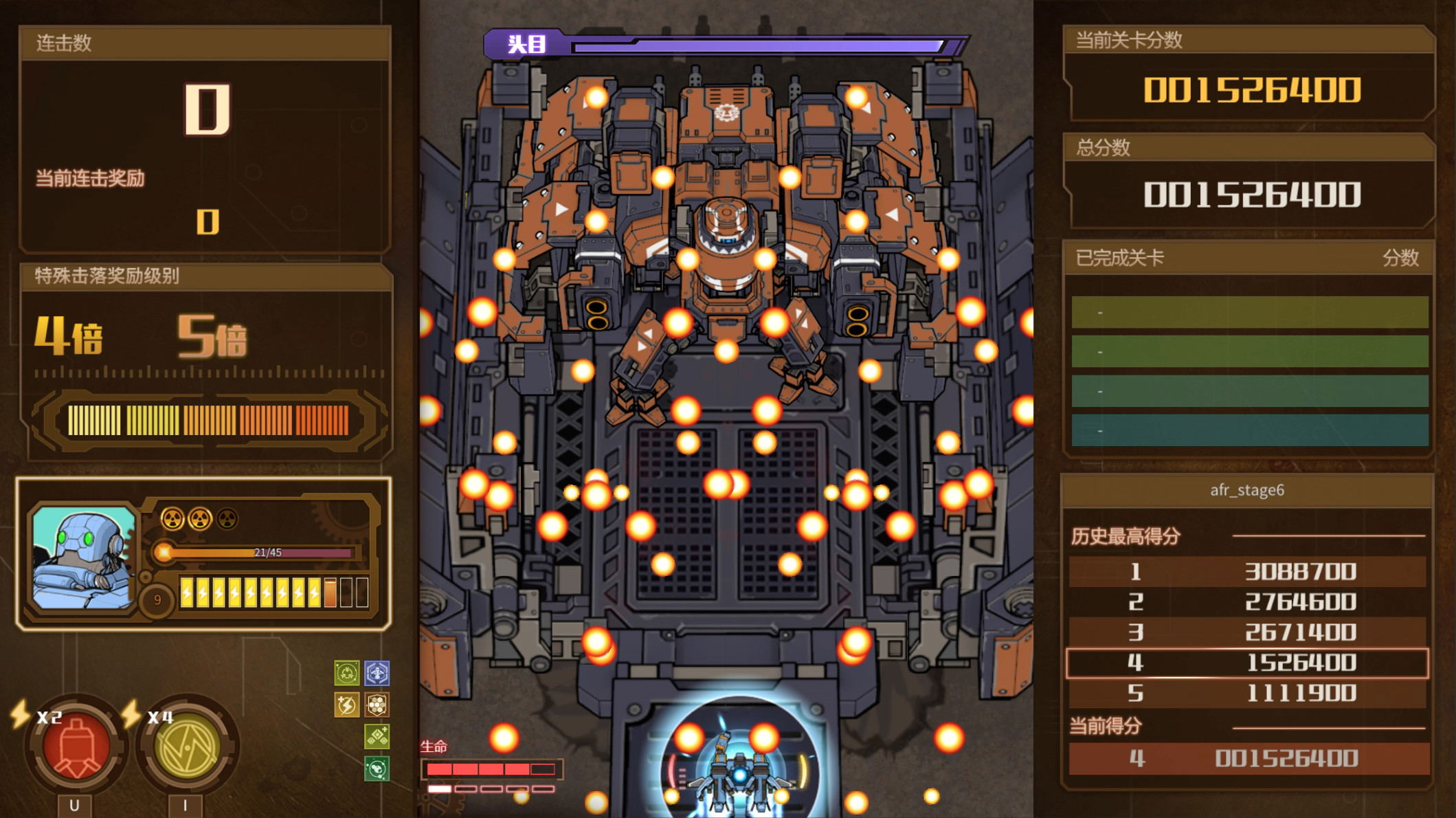
Task: Select the green diamond-plus upgrade icon
Action: point(377,736)
